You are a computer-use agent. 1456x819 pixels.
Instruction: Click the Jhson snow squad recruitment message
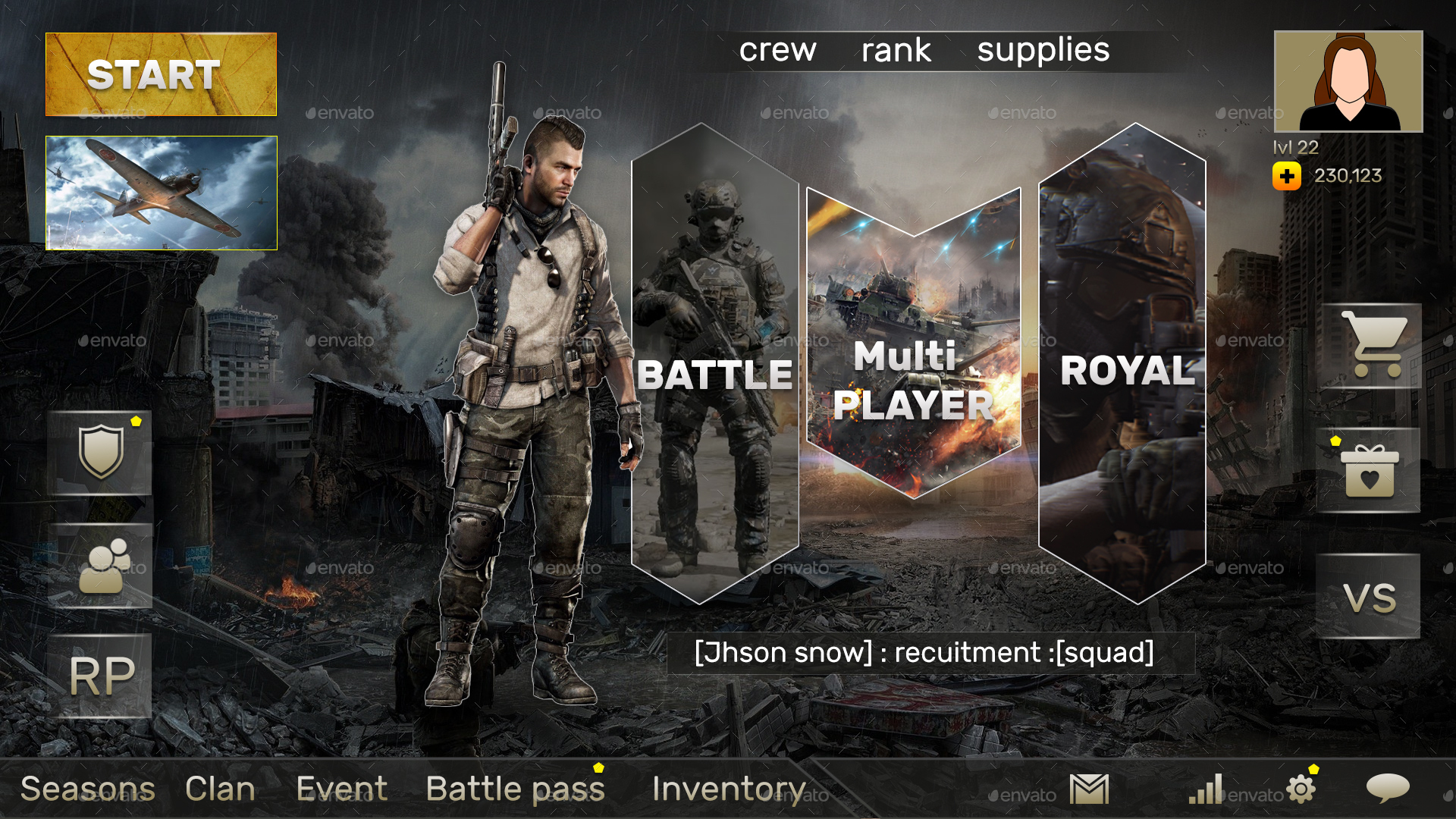[x=924, y=651]
